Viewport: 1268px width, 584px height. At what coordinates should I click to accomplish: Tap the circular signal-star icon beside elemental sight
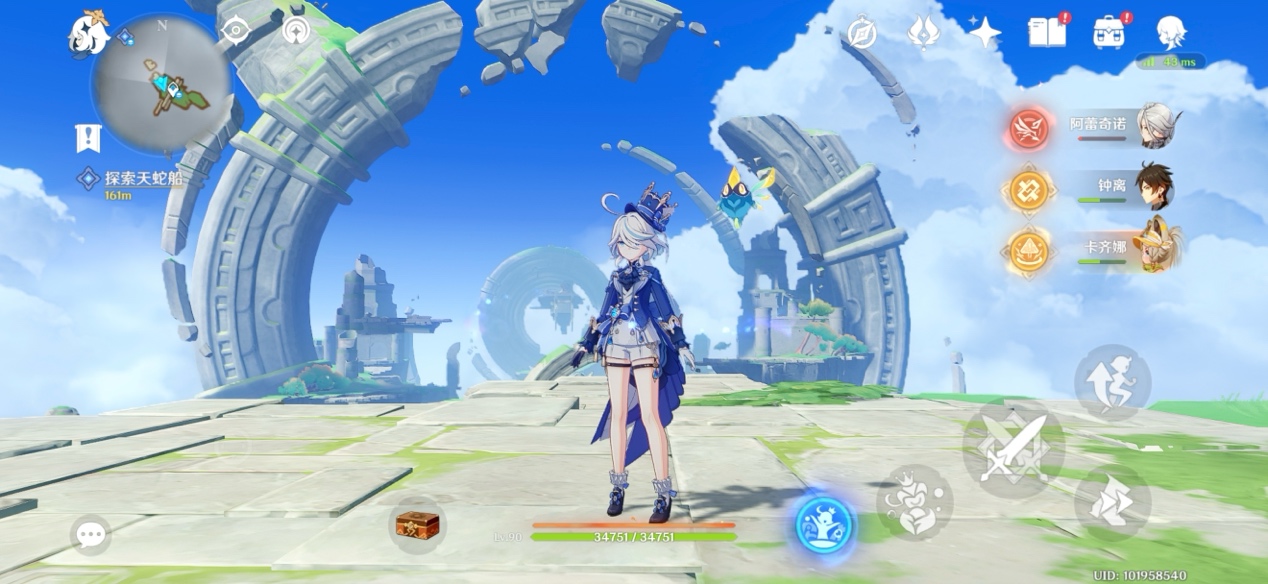point(295,31)
